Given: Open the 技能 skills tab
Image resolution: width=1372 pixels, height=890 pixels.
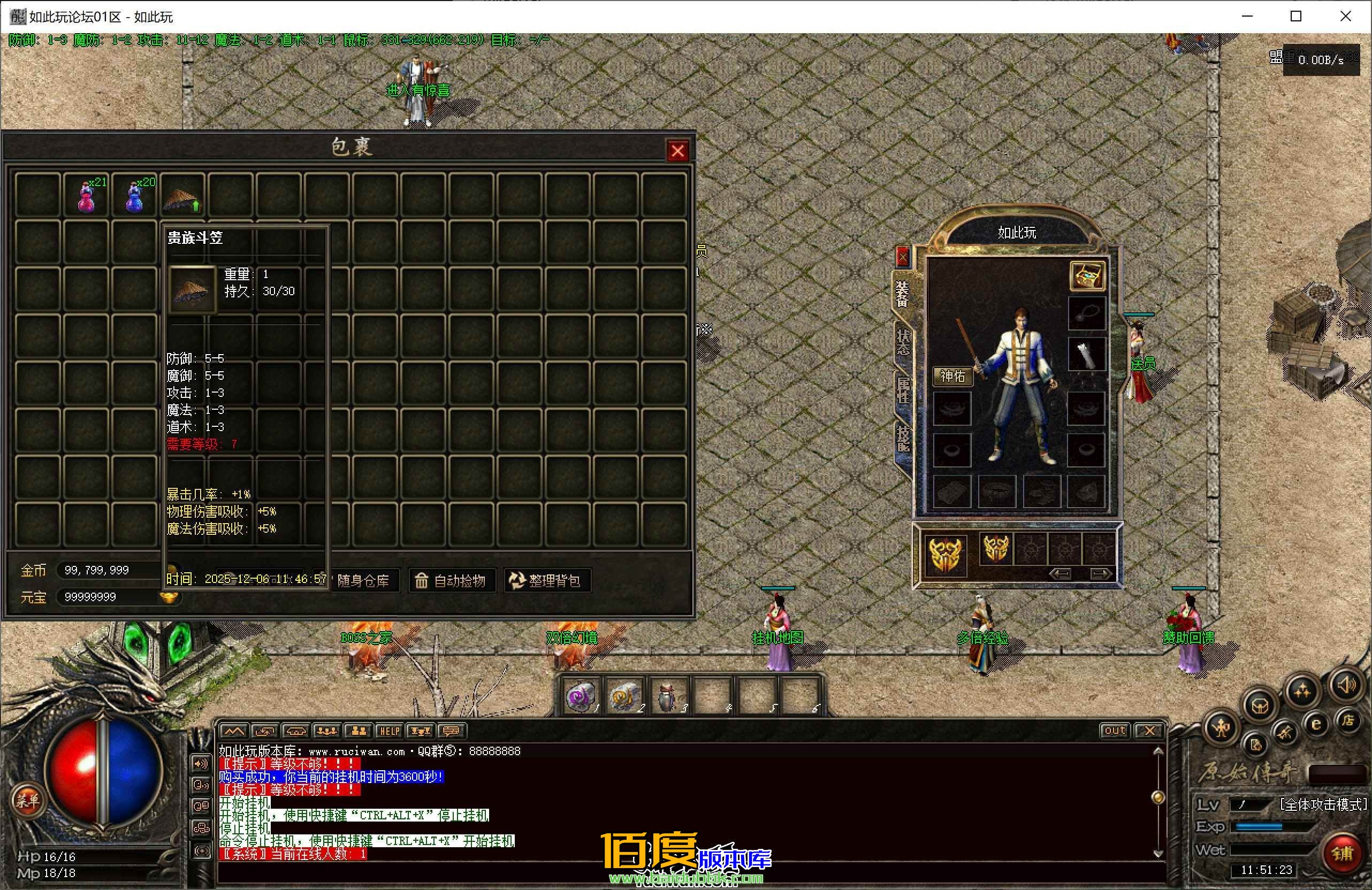Looking at the screenshot, I should click(x=902, y=439).
